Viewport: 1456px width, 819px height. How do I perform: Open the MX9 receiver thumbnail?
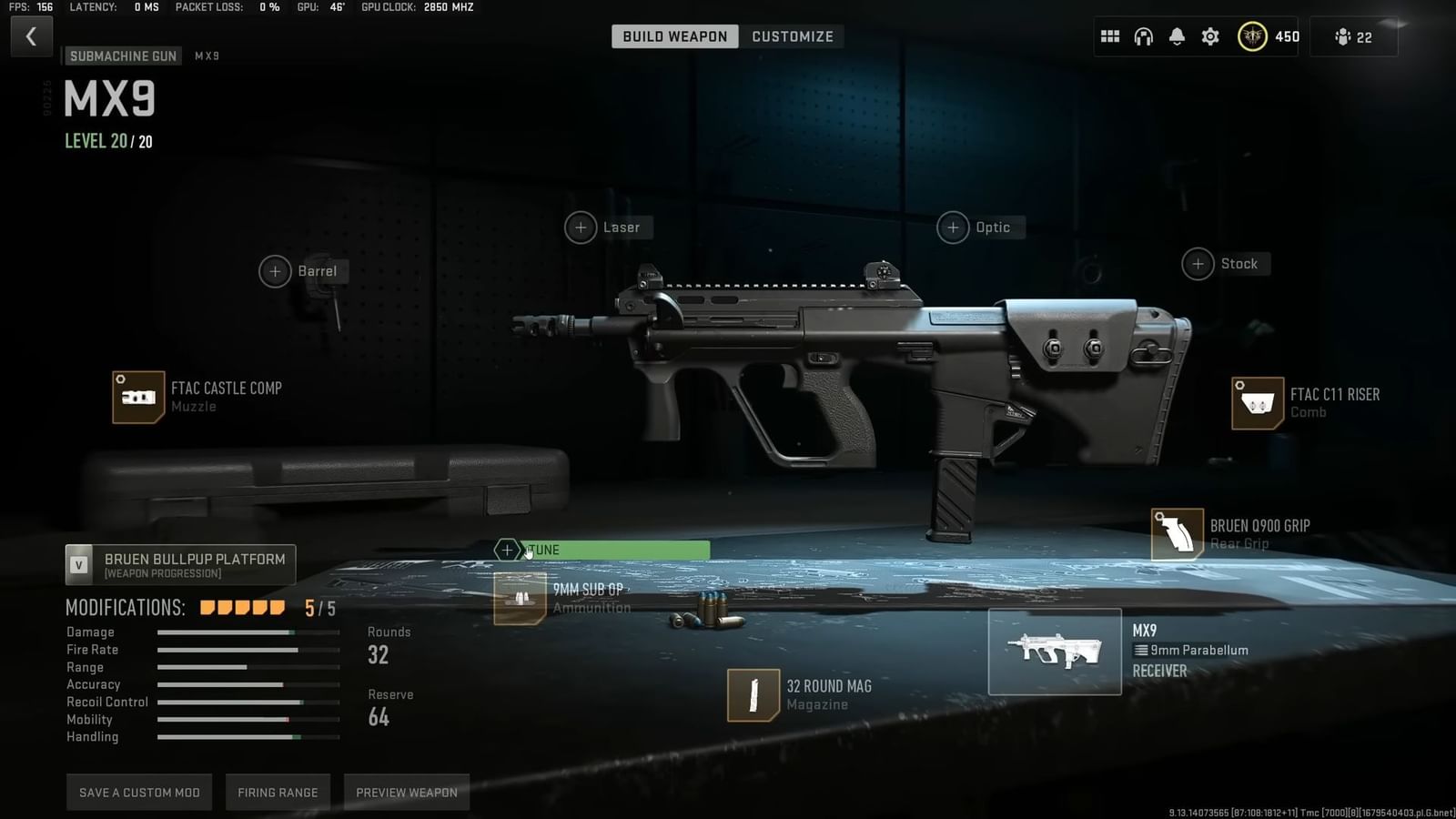coord(1055,651)
